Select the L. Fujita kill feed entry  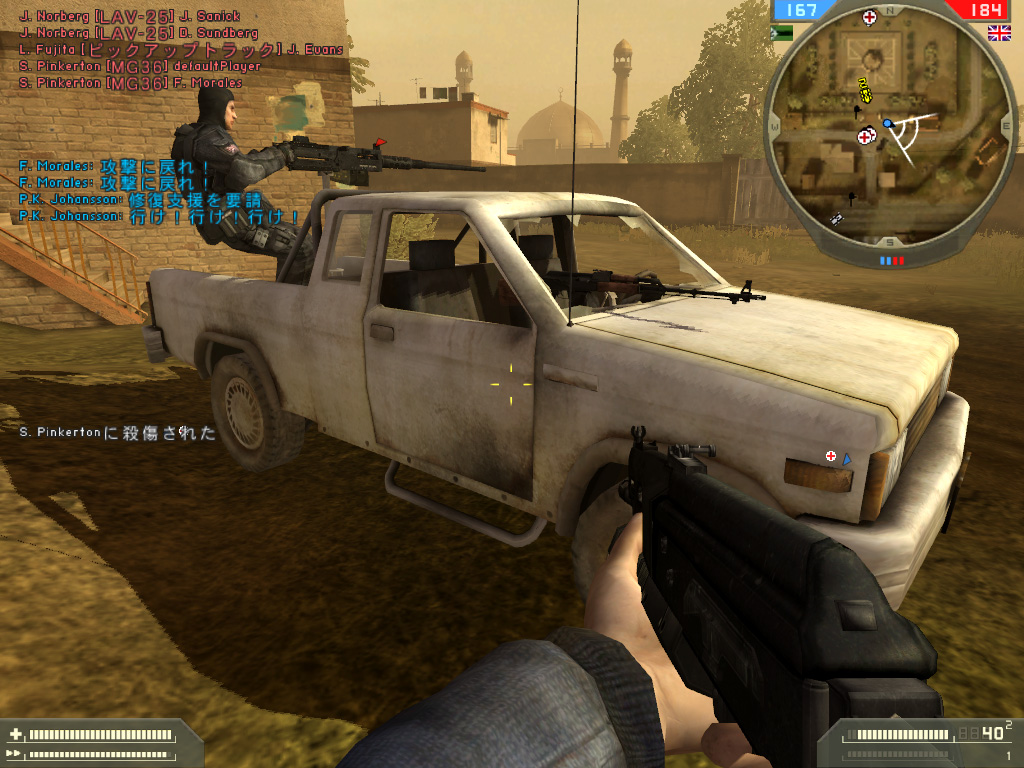pos(180,49)
